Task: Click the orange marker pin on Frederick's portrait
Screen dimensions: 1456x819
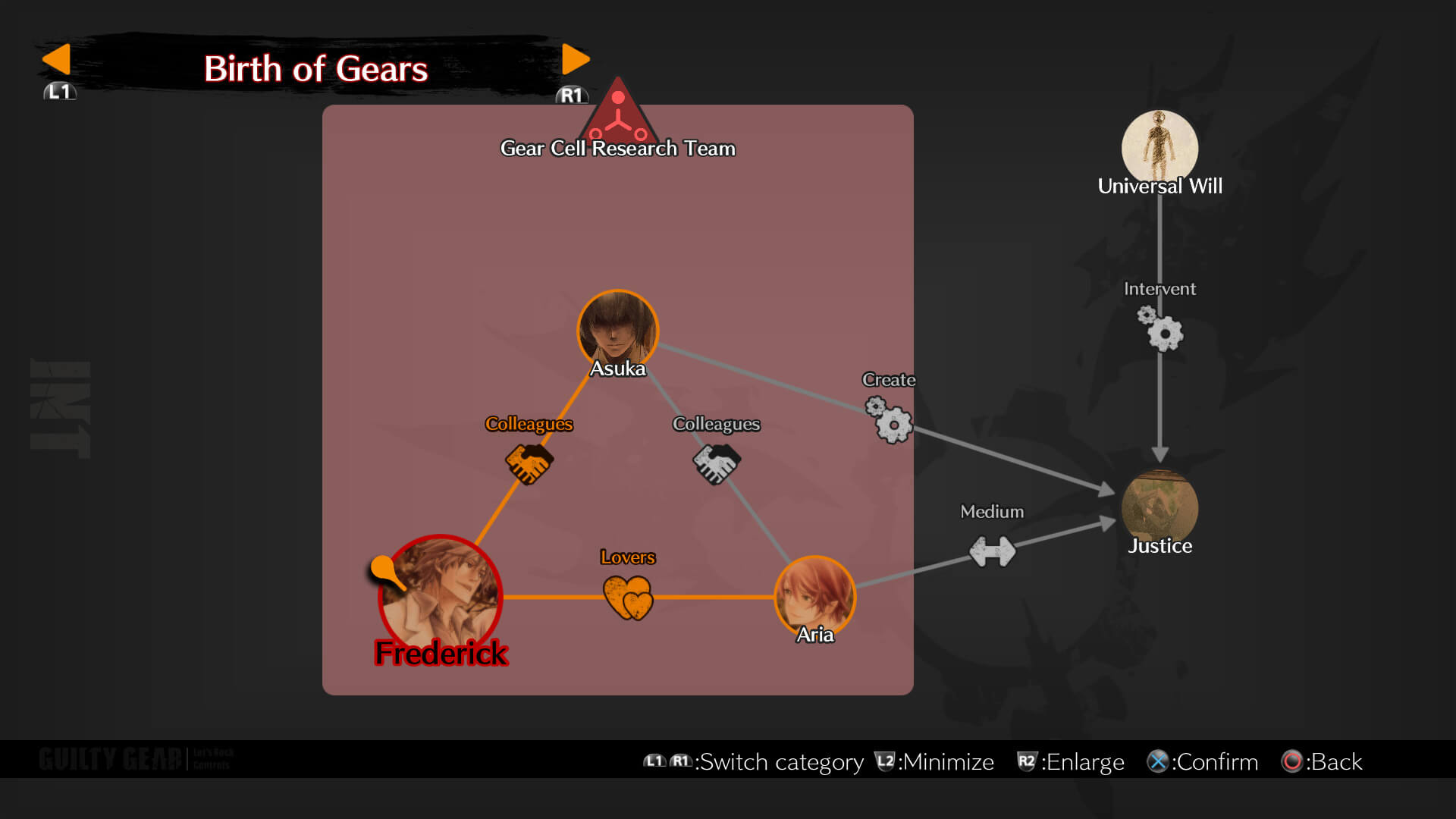Action: [x=381, y=566]
